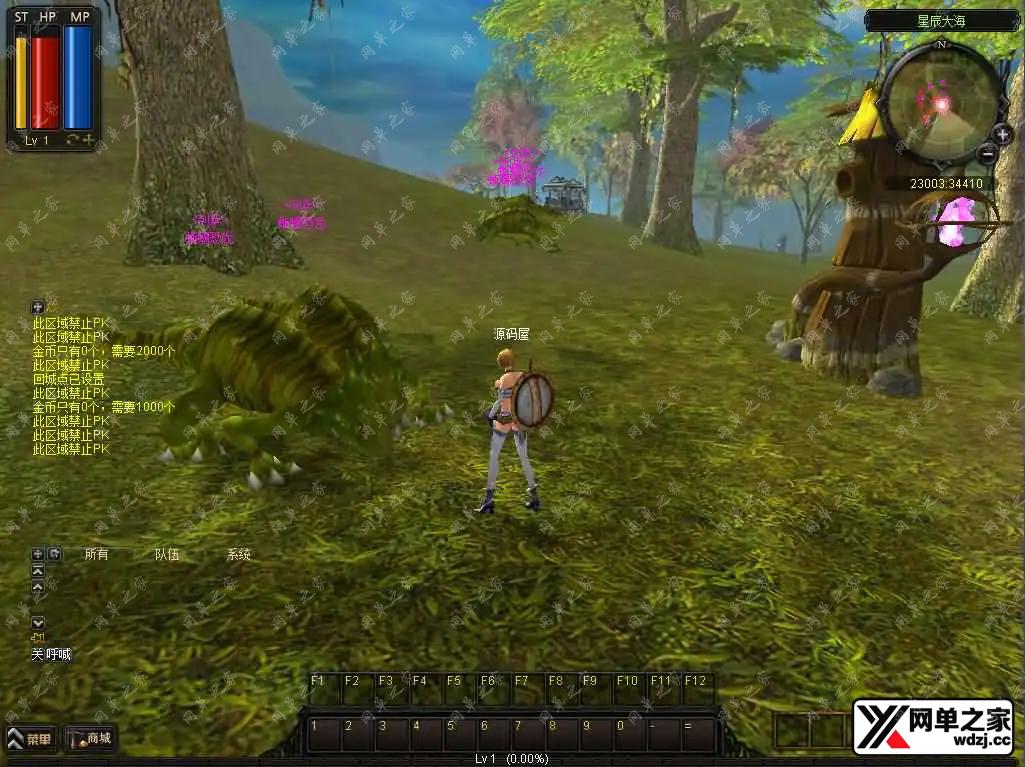Select the hotbar slot labeled =
This screenshot has height=767, width=1025.
[x=698, y=734]
